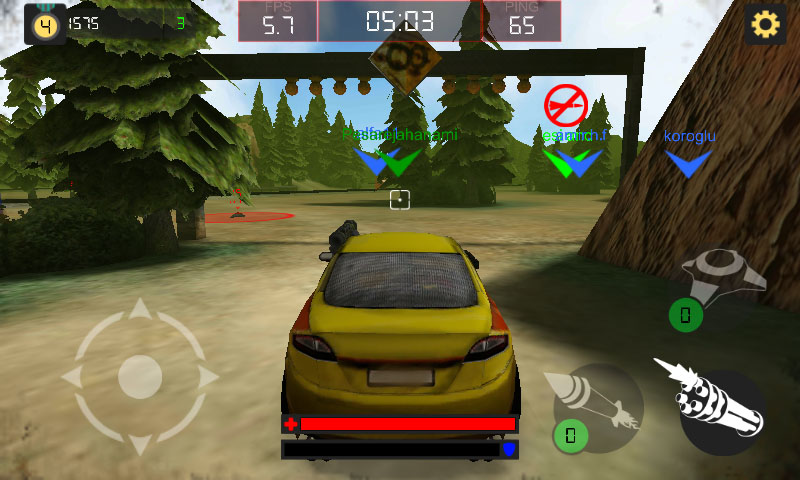
Task: Open the gear settings menu
Action: point(765,24)
